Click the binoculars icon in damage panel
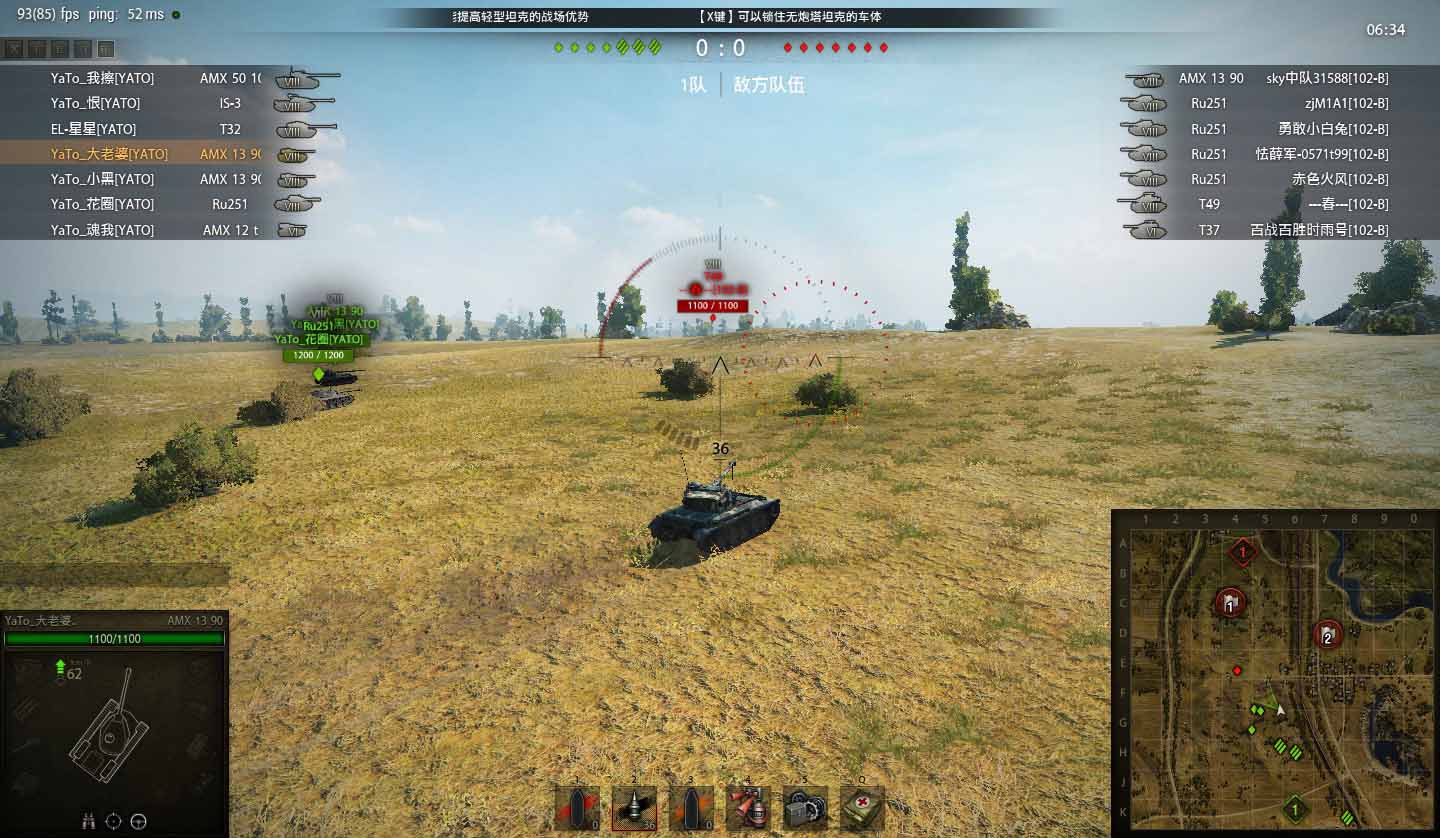 (x=88, y=821)
